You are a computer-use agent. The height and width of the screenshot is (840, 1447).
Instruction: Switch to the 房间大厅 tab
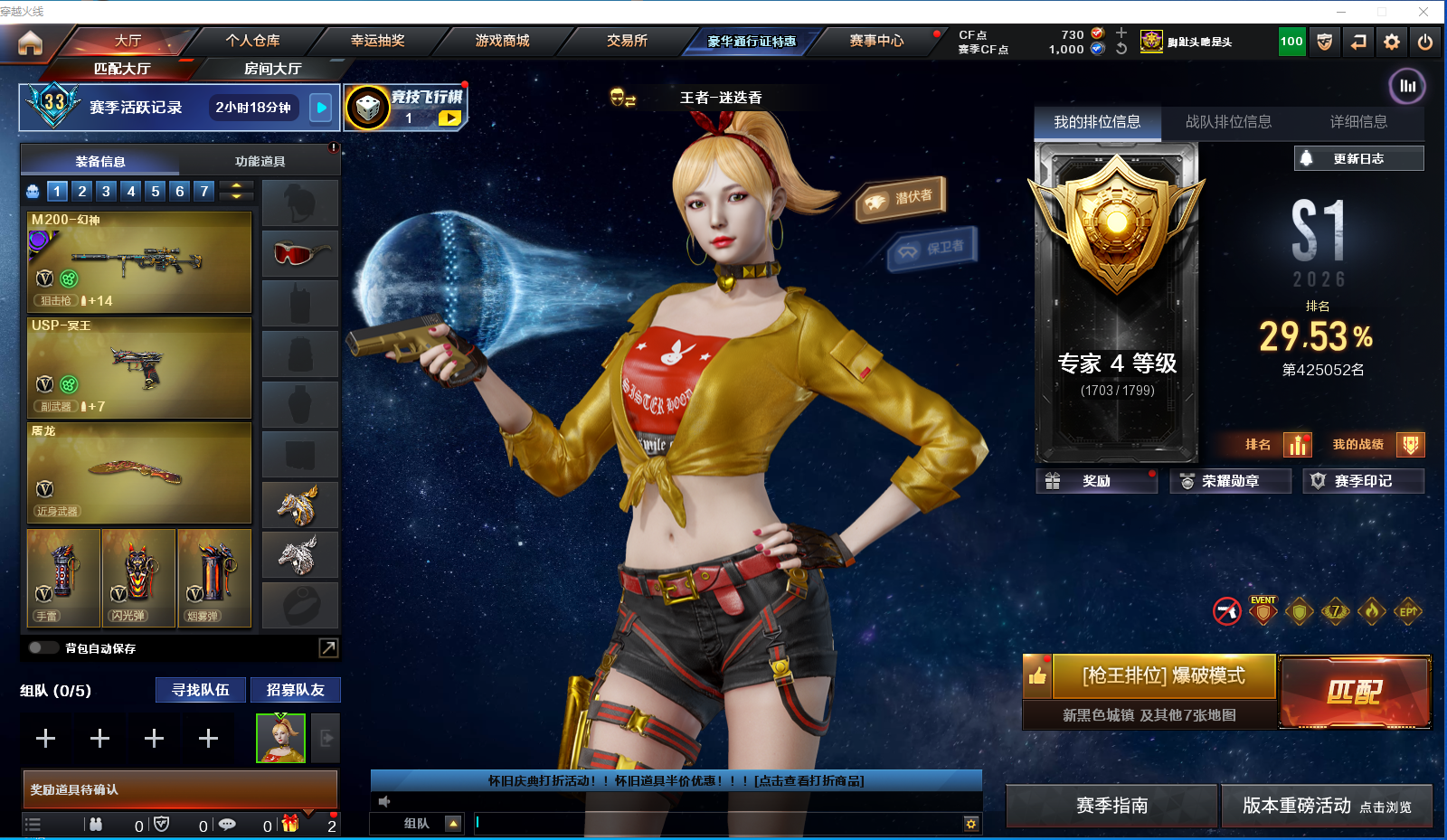tap(272, 69)
